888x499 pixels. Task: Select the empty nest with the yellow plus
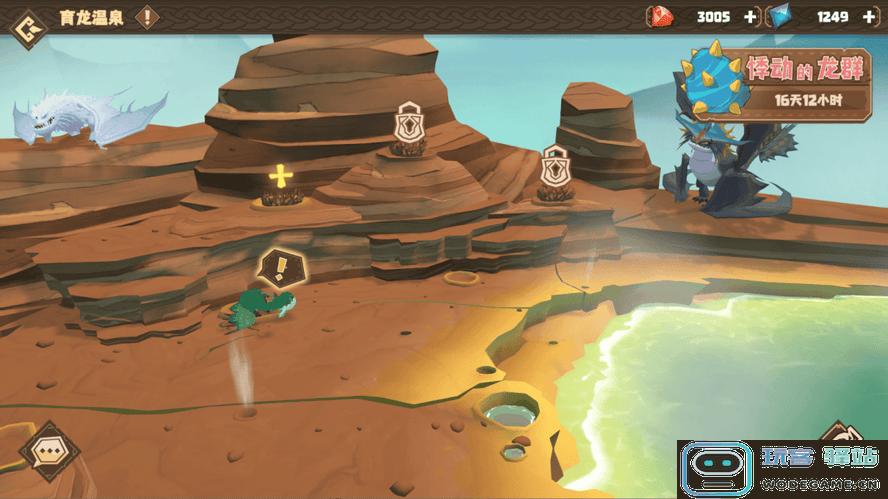[x=281, y=179]
